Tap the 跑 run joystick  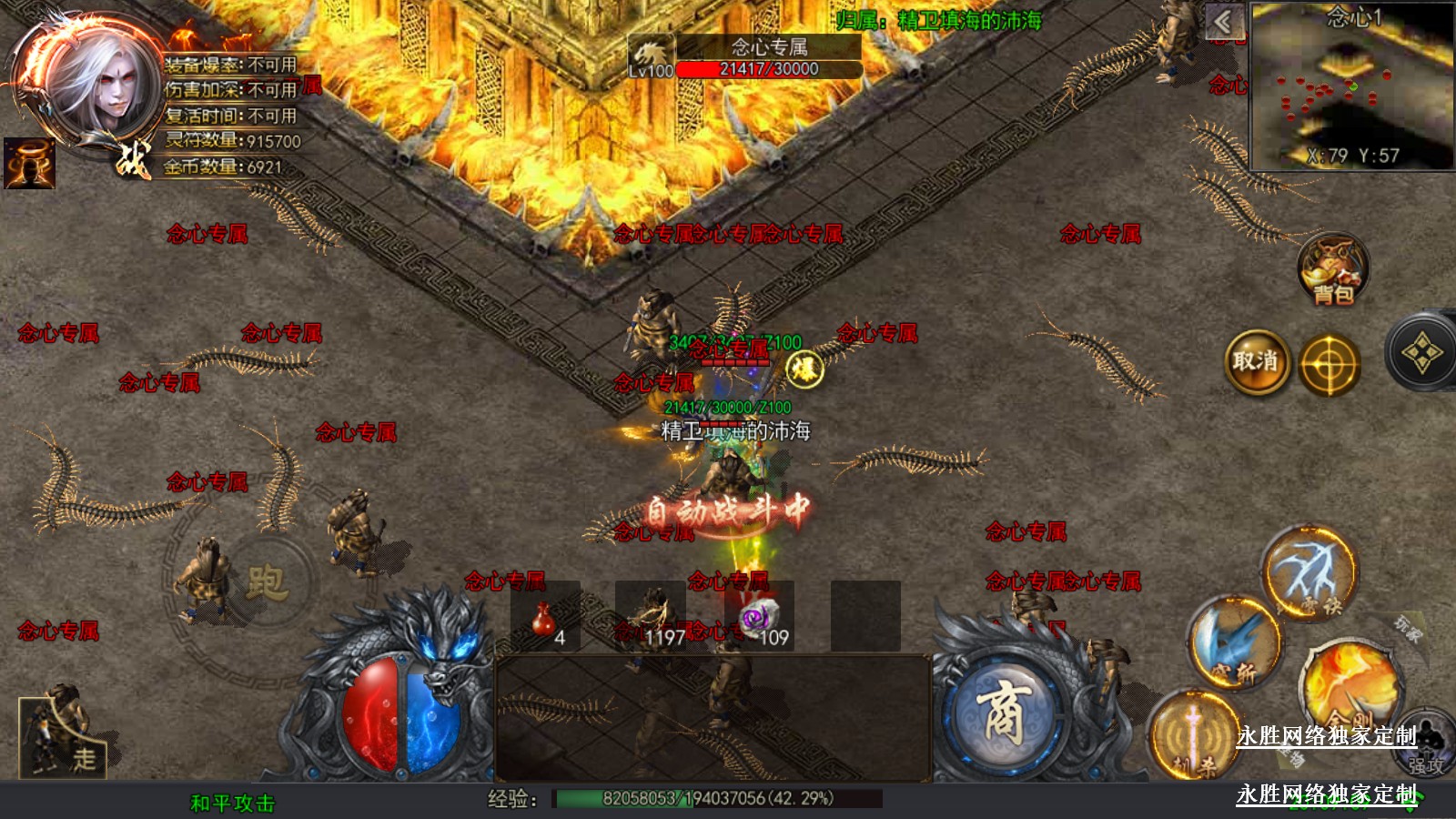(x=266, y=582)
